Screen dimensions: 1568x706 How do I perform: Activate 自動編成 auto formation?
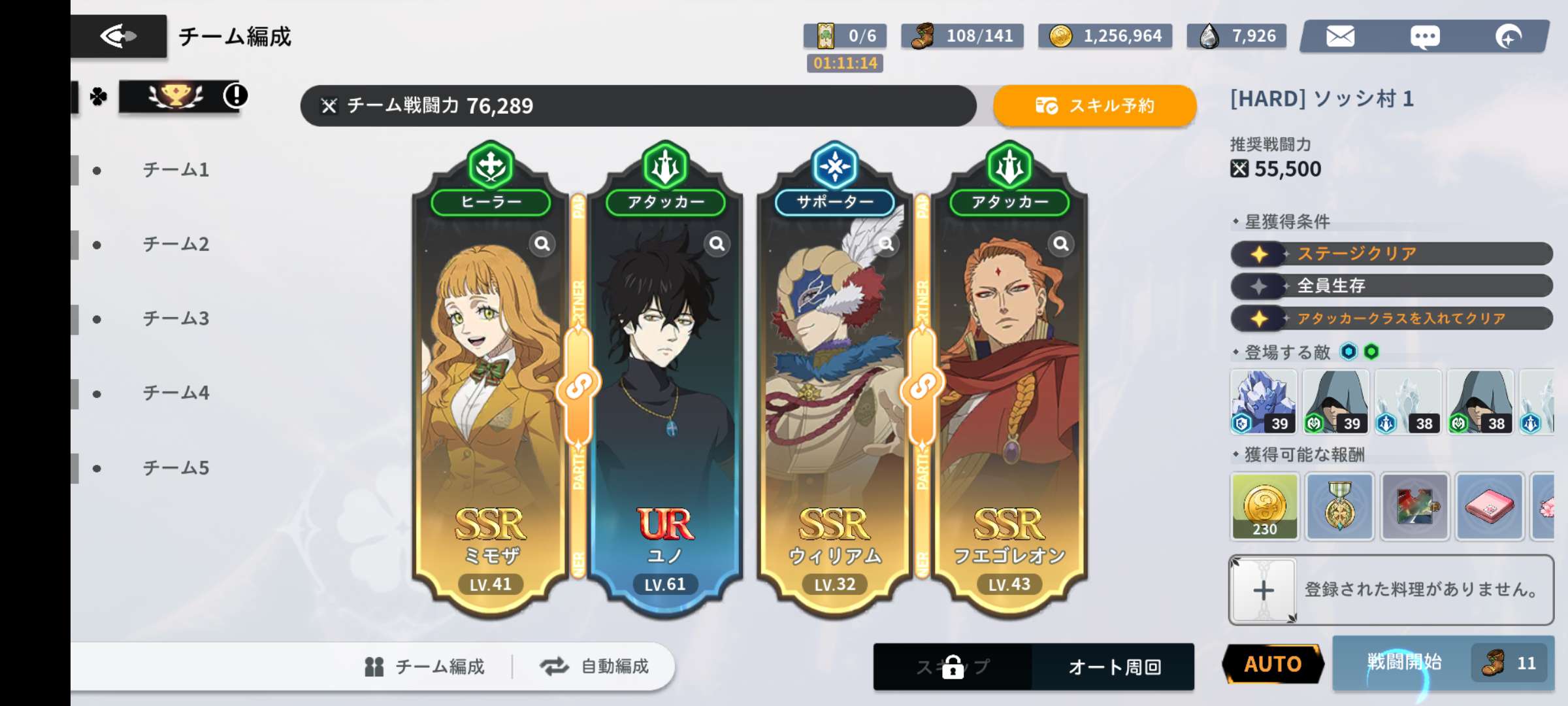595,667
